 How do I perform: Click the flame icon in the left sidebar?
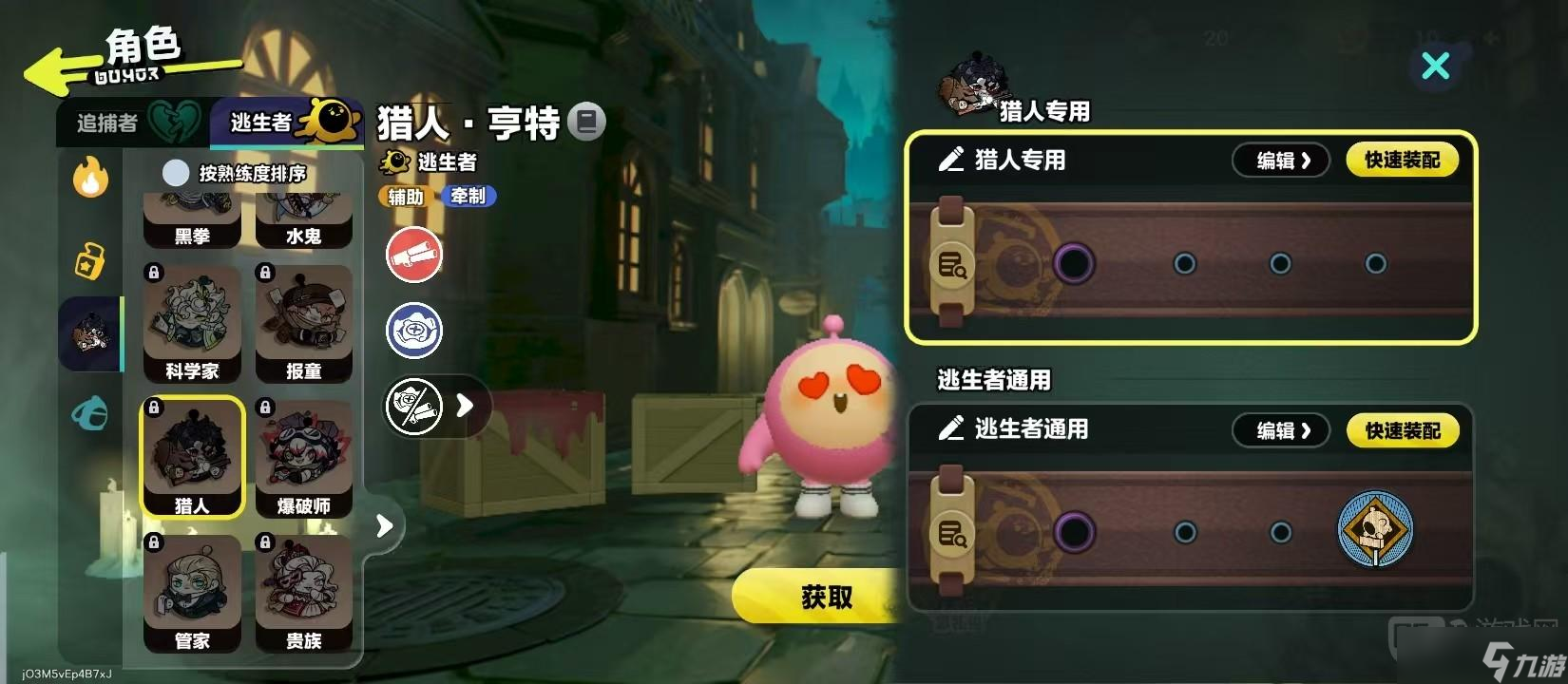point(89,179)
